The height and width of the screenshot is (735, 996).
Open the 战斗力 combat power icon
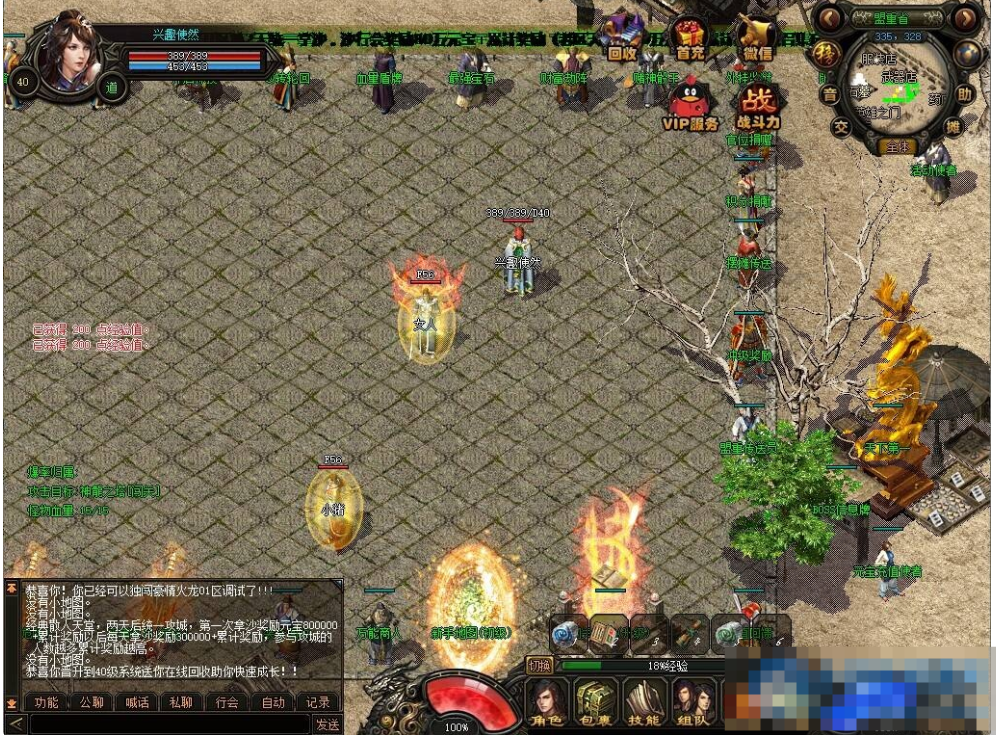757,106
